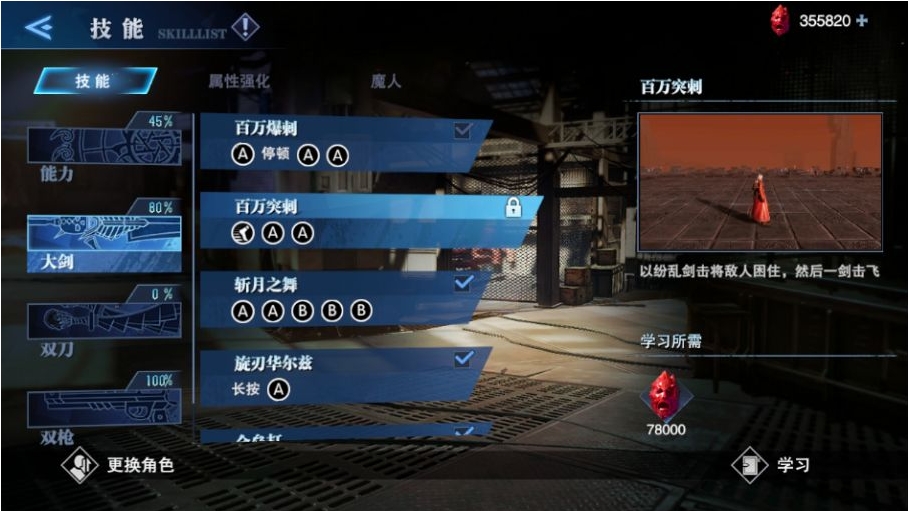The height and width of the screenshot is (511, 908).
Task: Select the 能力 category
Action: click(104, 148)
